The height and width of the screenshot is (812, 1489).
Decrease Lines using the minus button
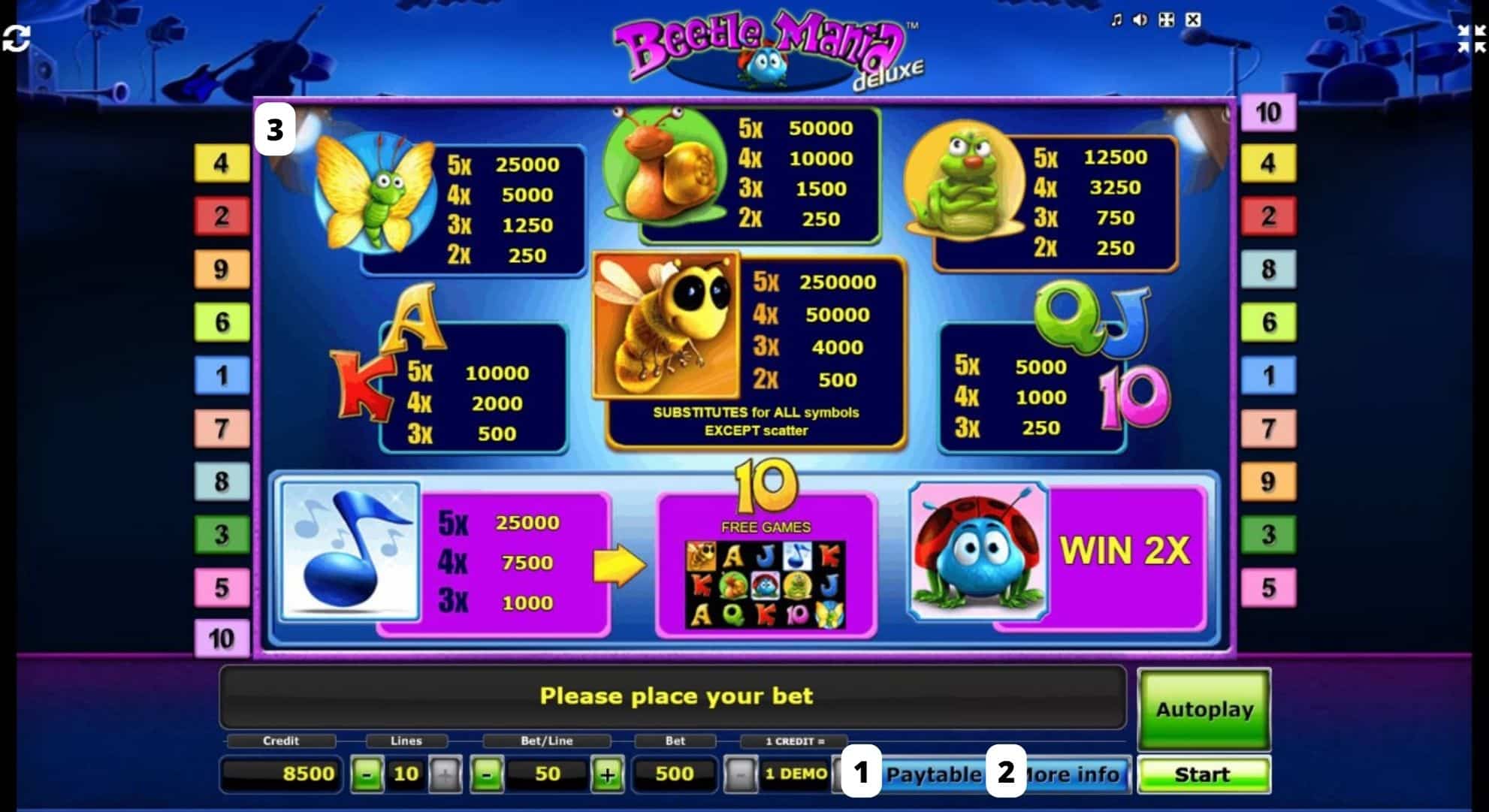pos(367,773)
